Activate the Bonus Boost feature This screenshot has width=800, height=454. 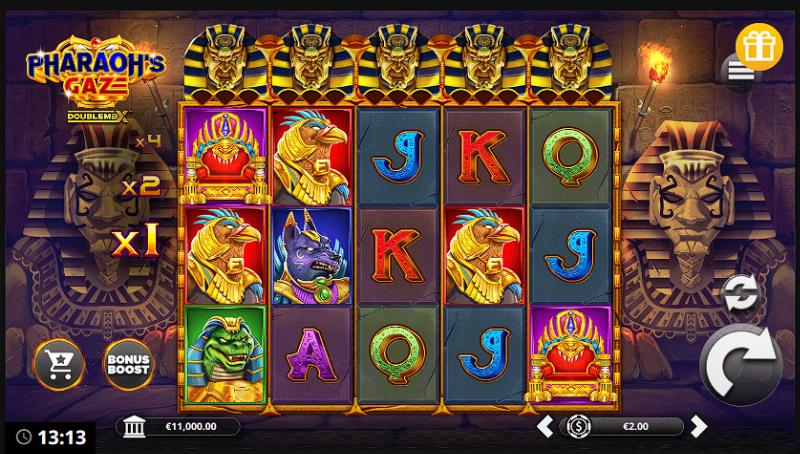[x=130, y=365]
